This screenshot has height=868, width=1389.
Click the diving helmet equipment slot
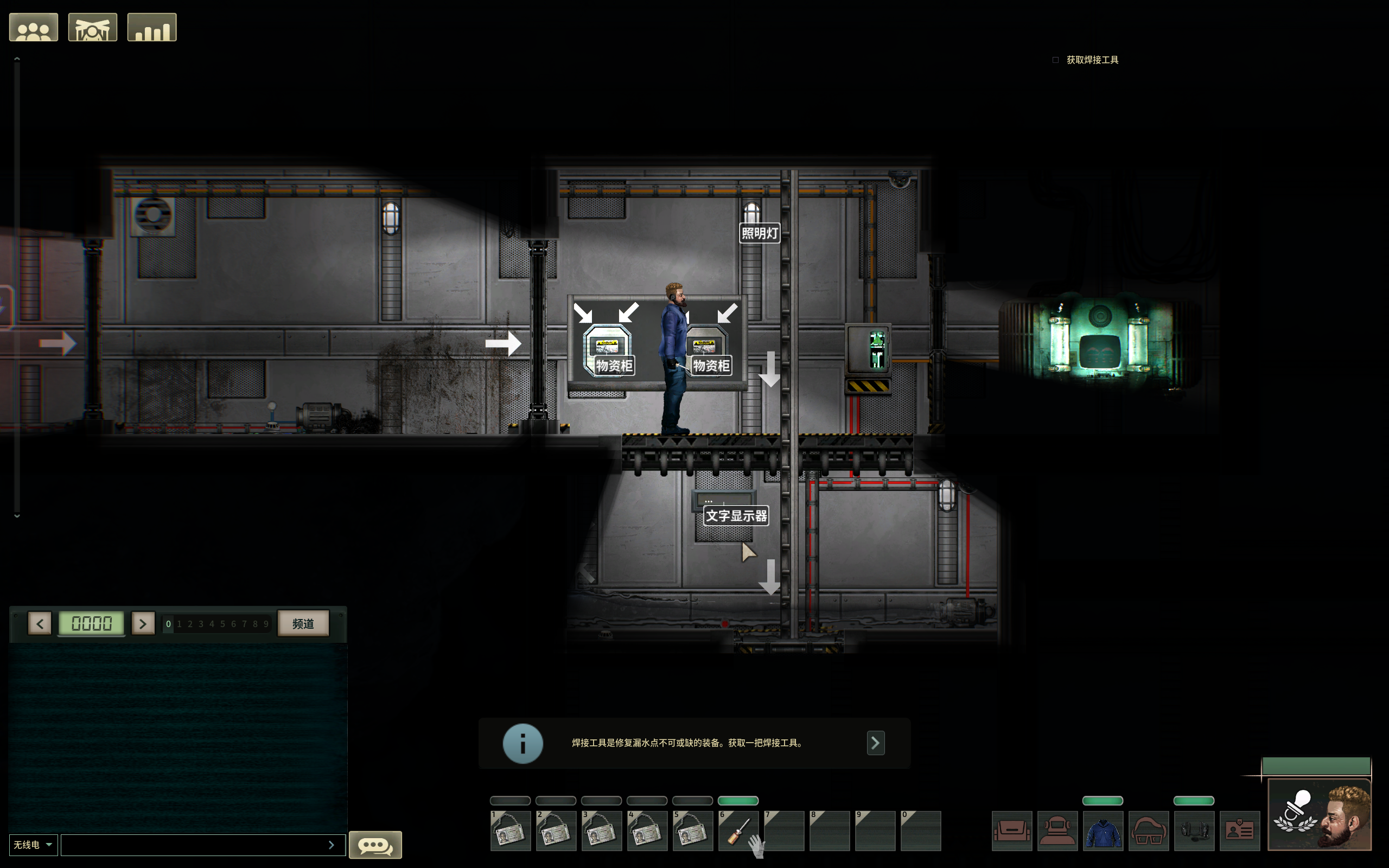point(1059,831)
